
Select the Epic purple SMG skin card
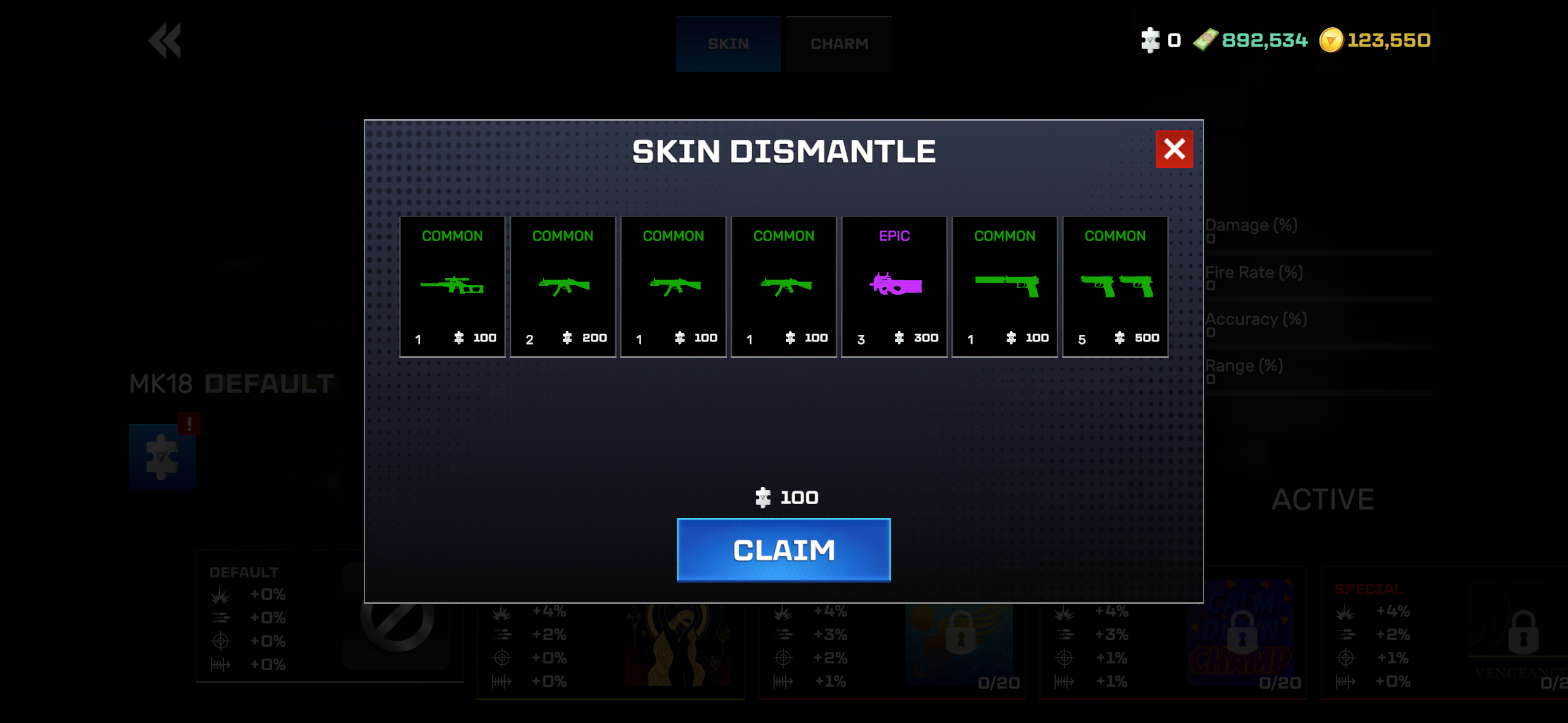point(894,286)
